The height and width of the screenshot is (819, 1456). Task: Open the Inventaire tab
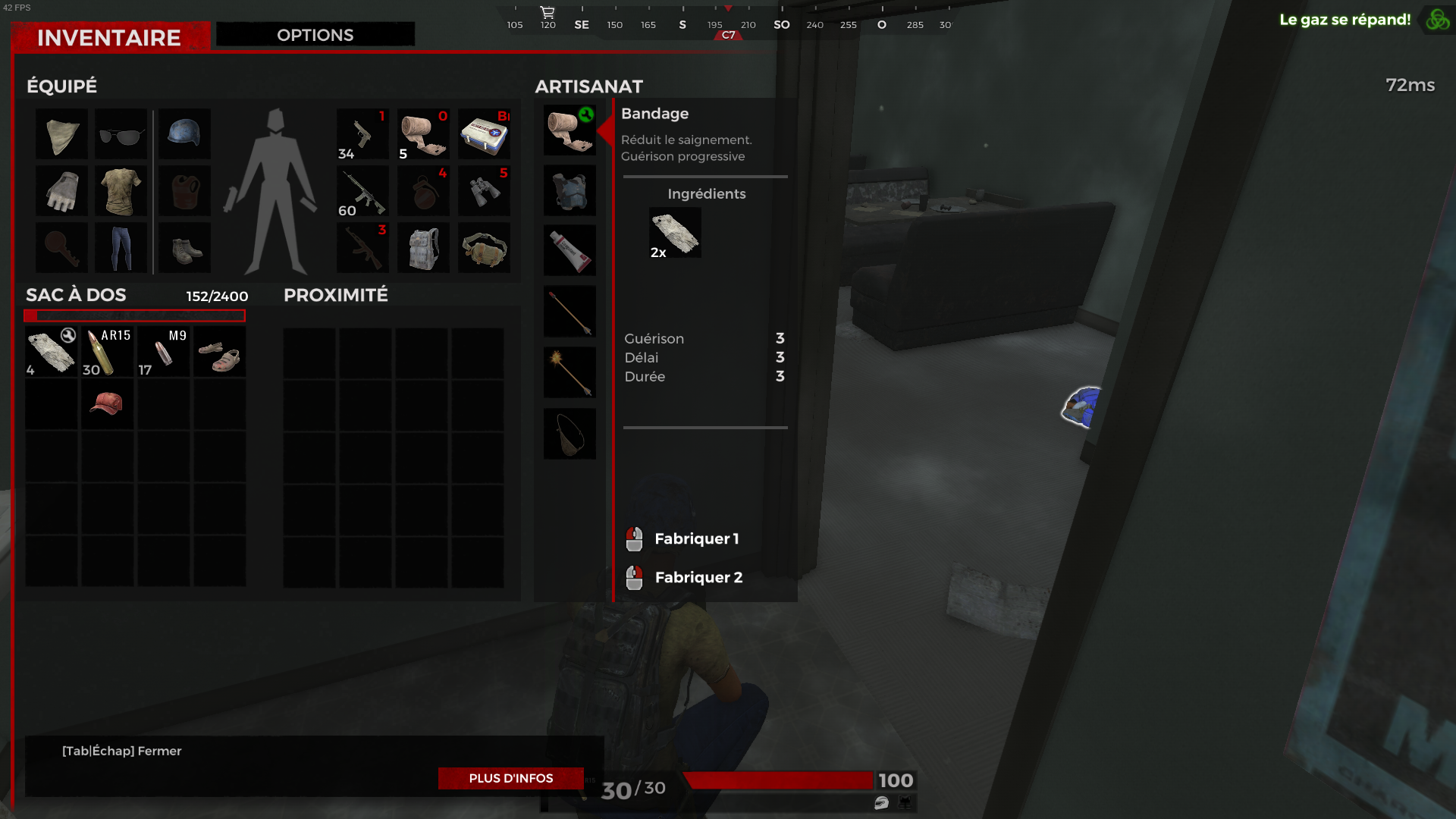tap(109, 37)
